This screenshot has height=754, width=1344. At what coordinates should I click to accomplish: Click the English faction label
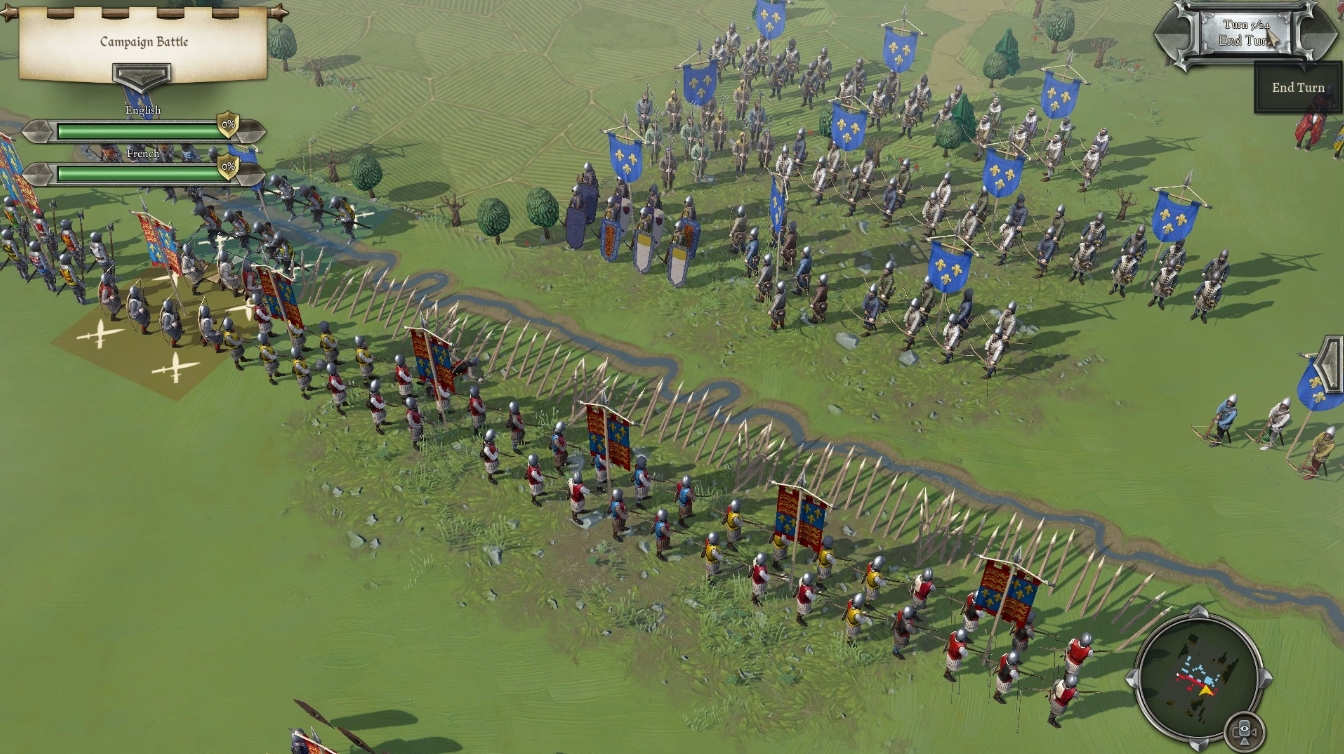(x=143, y=109)
